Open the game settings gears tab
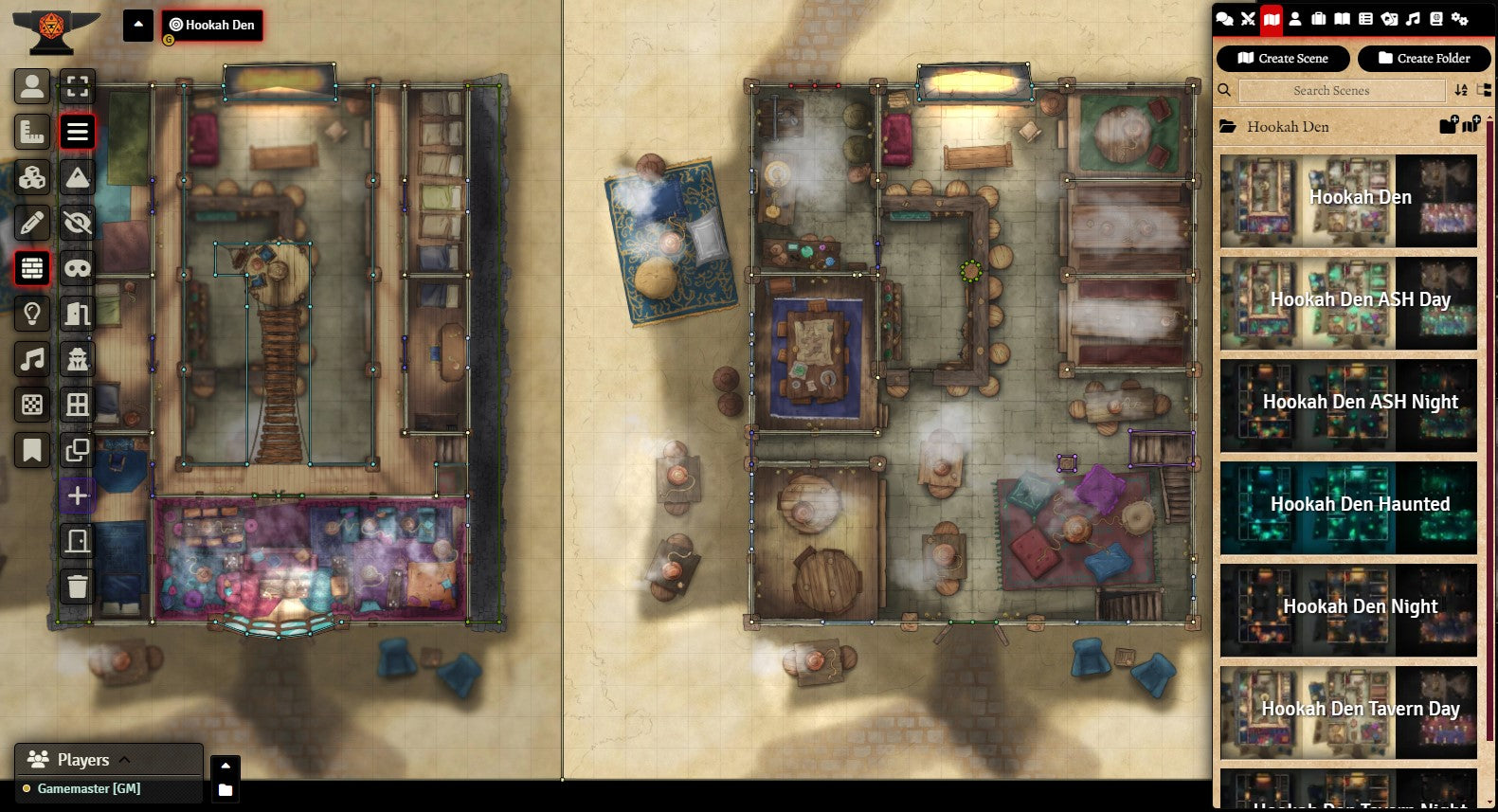The width and height of the screenshot is (1498, 812). coord(1459,19)
